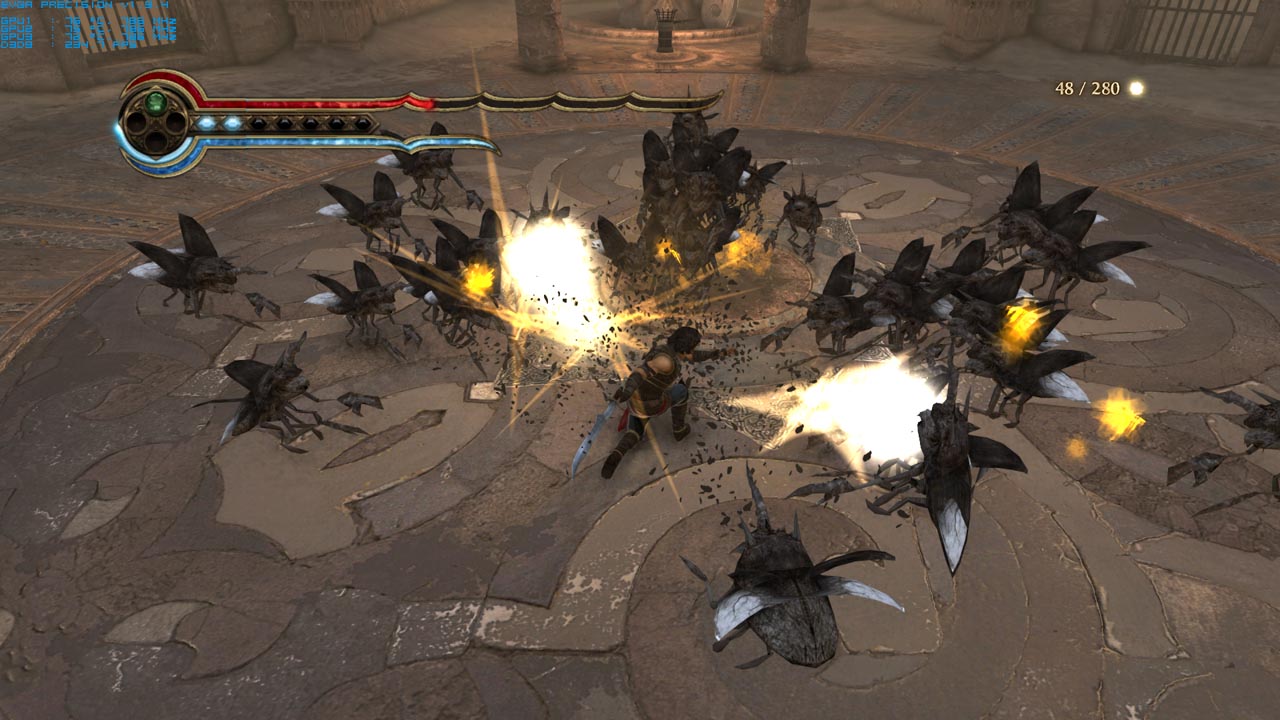1280x720 pixels.
Task: Select the green gem power on the medallion
Action: (155, 102)
